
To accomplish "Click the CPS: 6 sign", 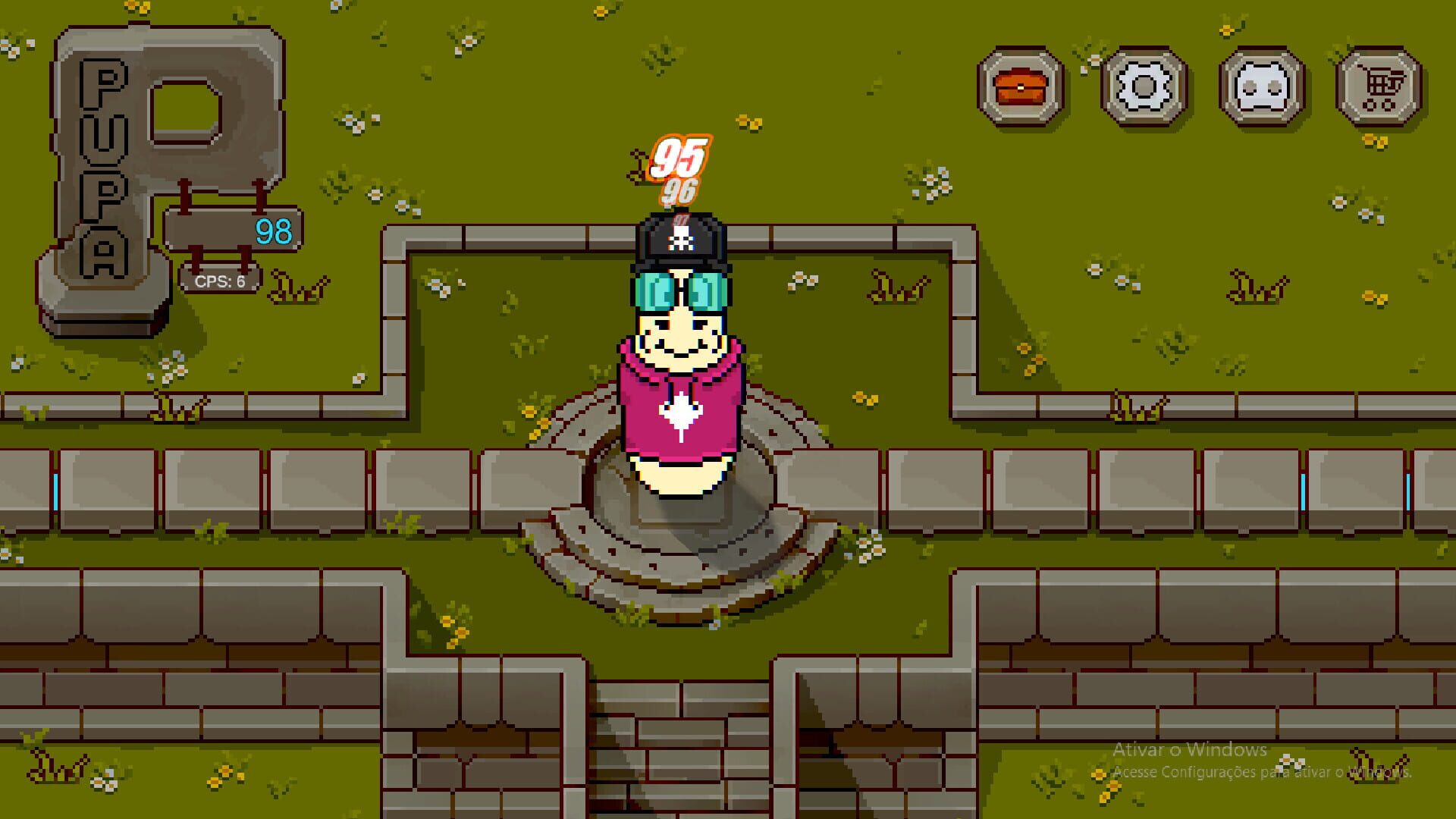I will click(220, 279).
